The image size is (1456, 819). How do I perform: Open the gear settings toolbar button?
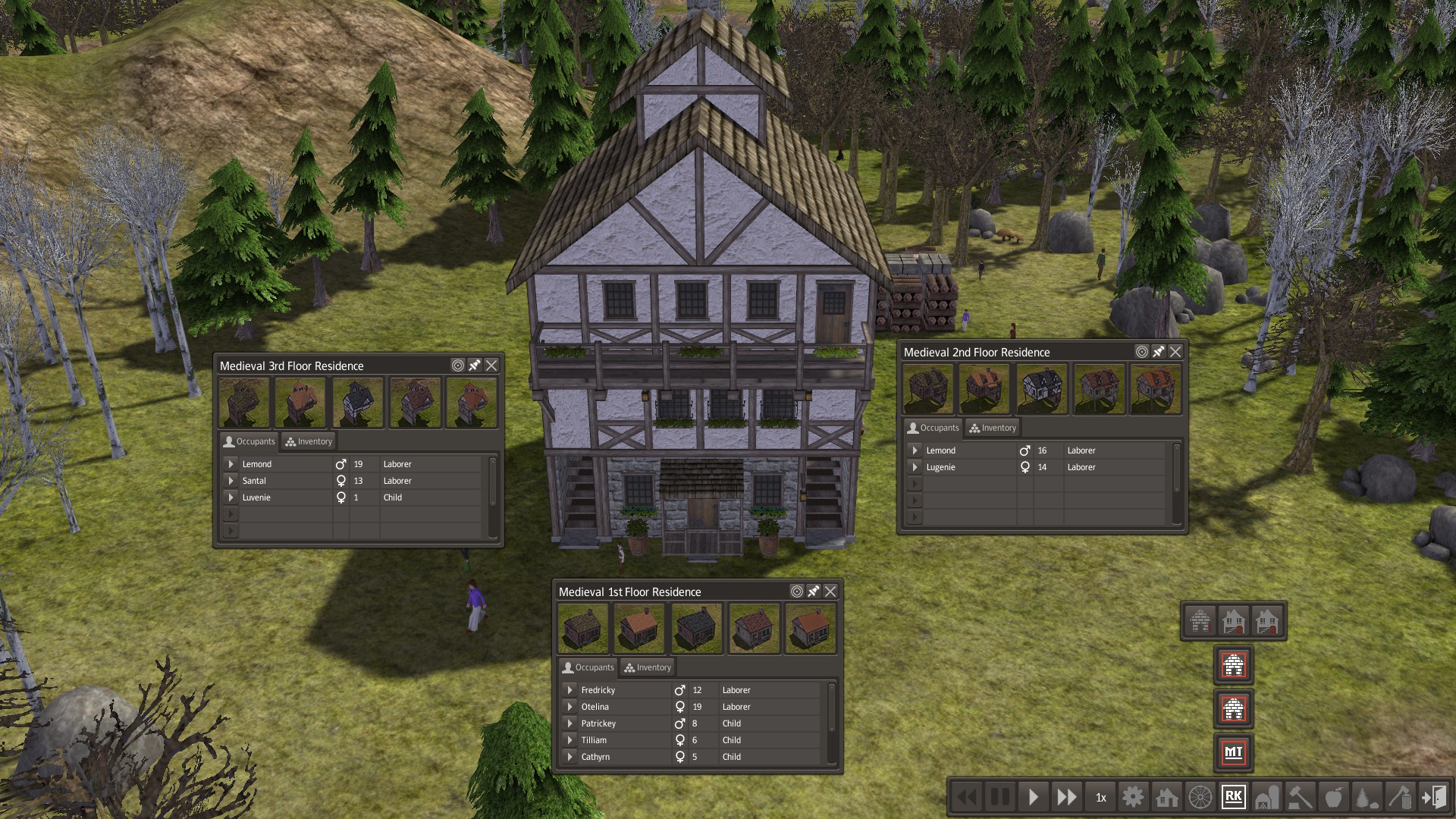(1133, 797)
